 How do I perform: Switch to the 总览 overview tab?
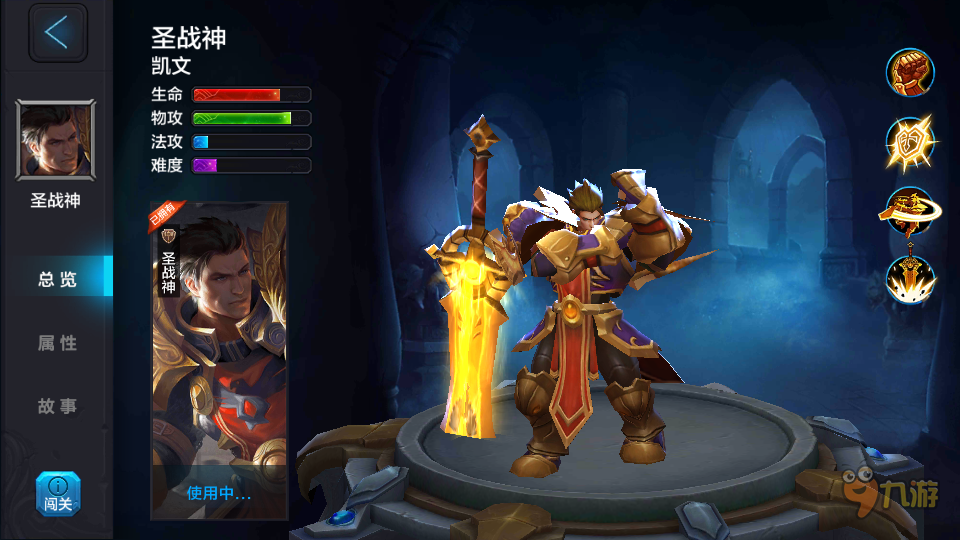pyautogui.click(x=57, y=279)
